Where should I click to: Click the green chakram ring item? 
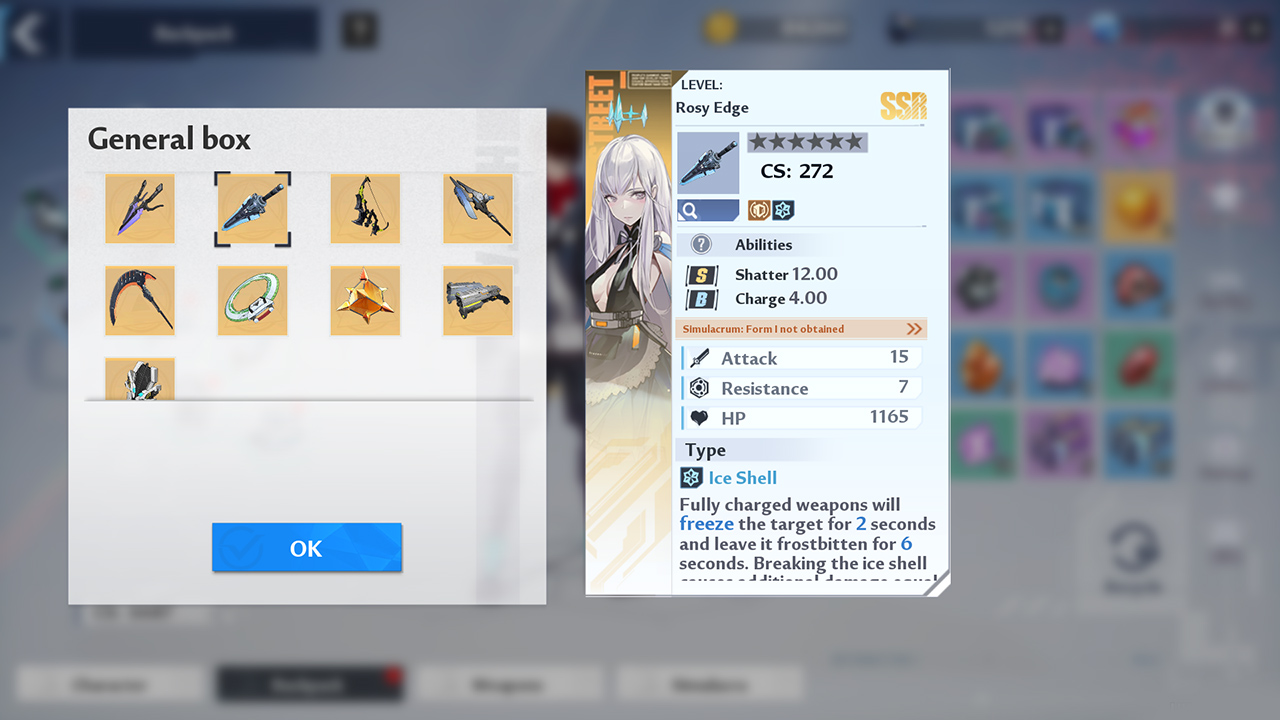click(x=252, y=300)
